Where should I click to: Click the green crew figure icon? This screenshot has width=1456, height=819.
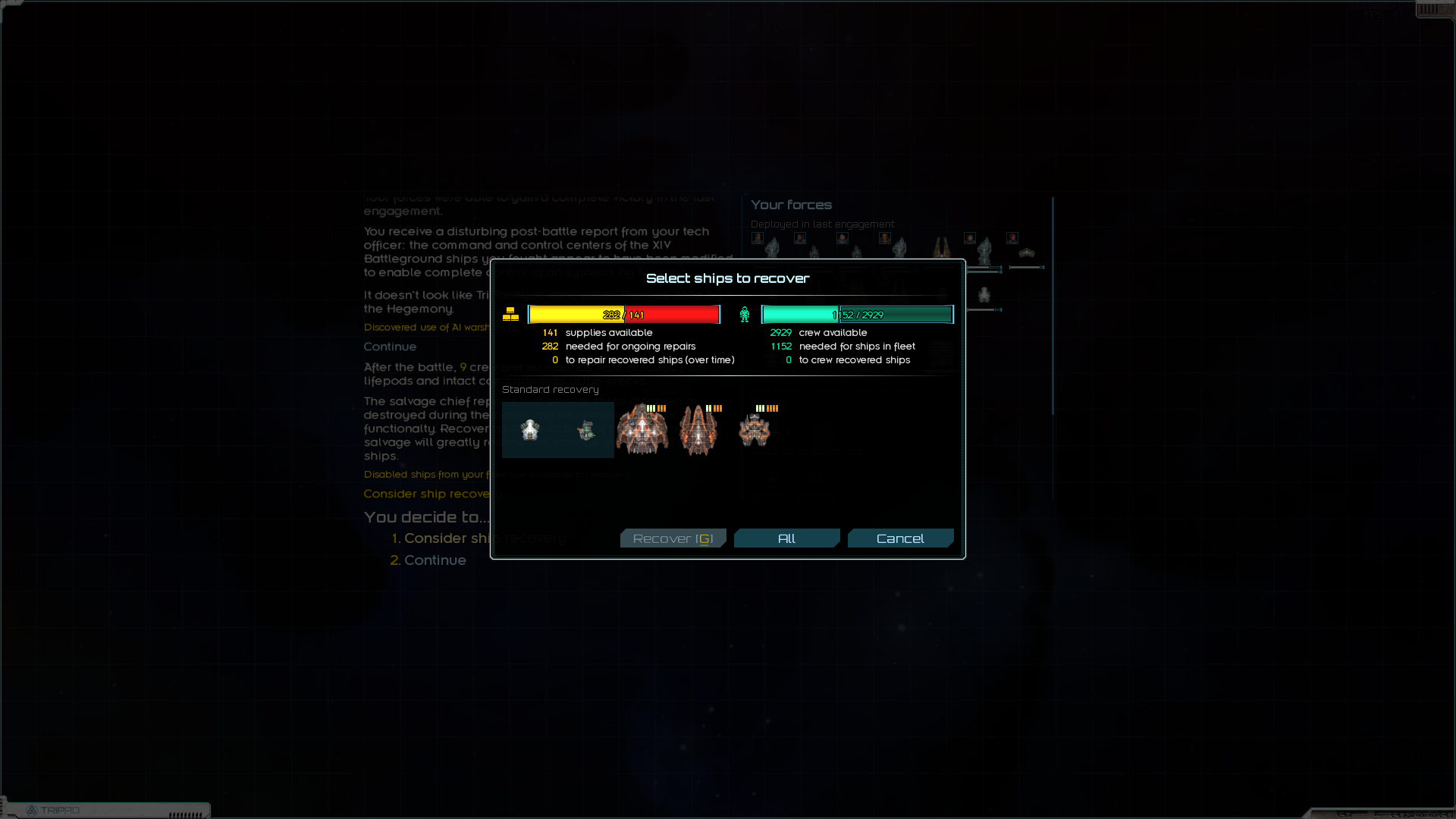pos(745,313)
